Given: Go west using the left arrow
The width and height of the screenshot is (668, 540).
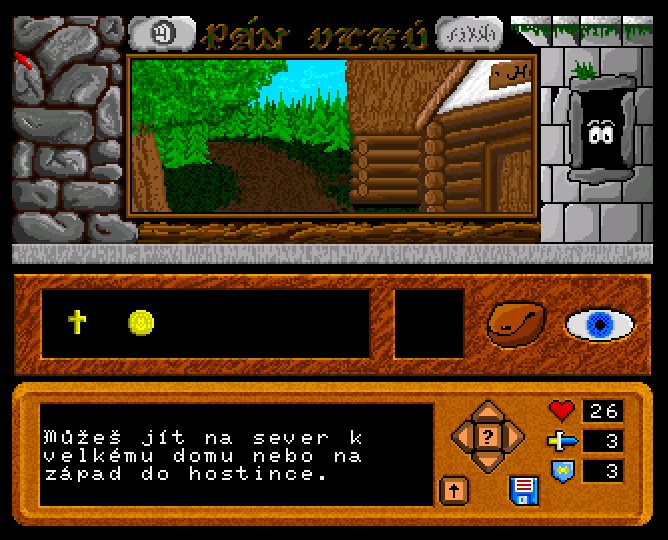Looking at the screenshot, I should point(462,436).
